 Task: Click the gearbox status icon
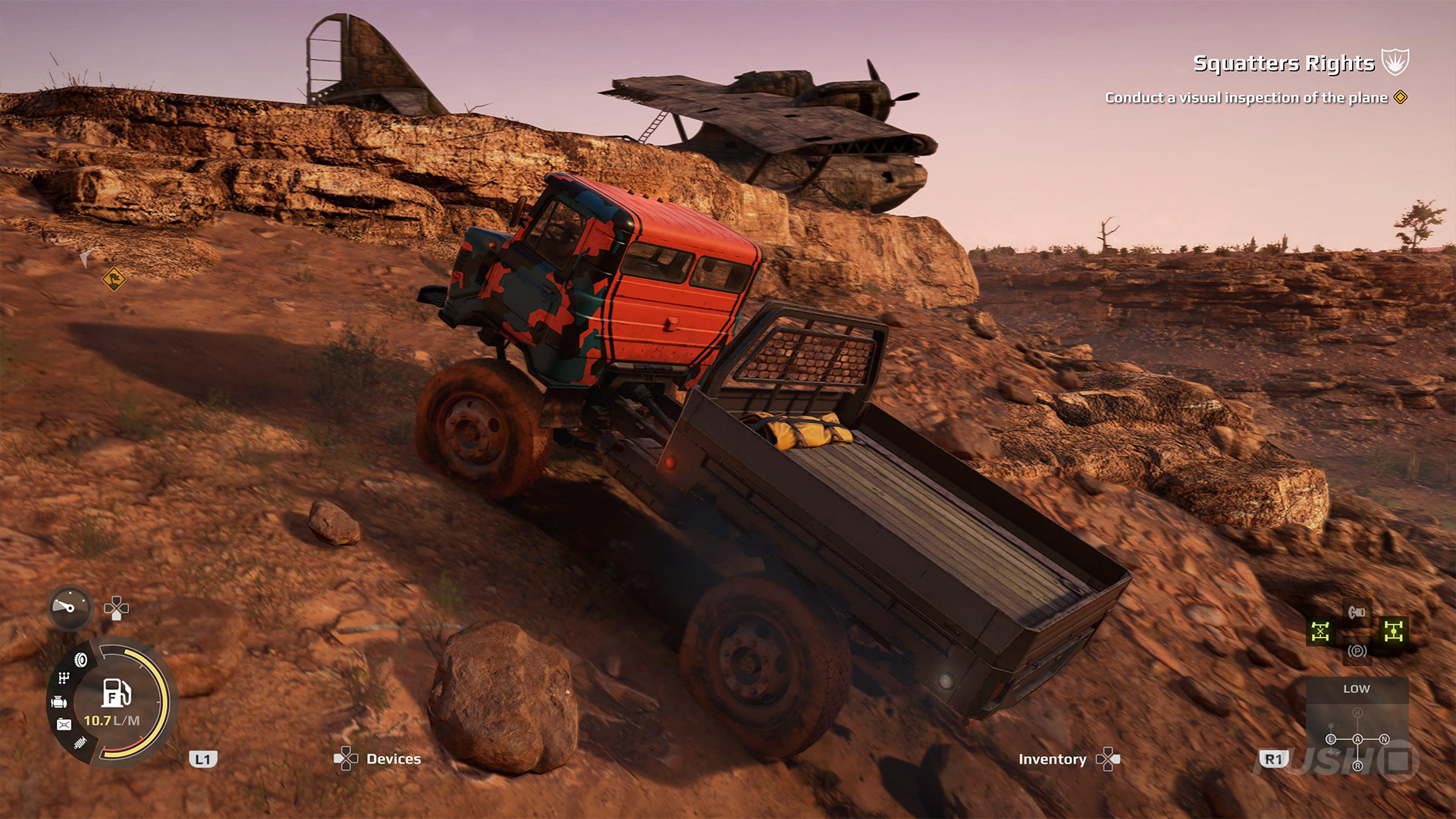[x=64, y=678]
